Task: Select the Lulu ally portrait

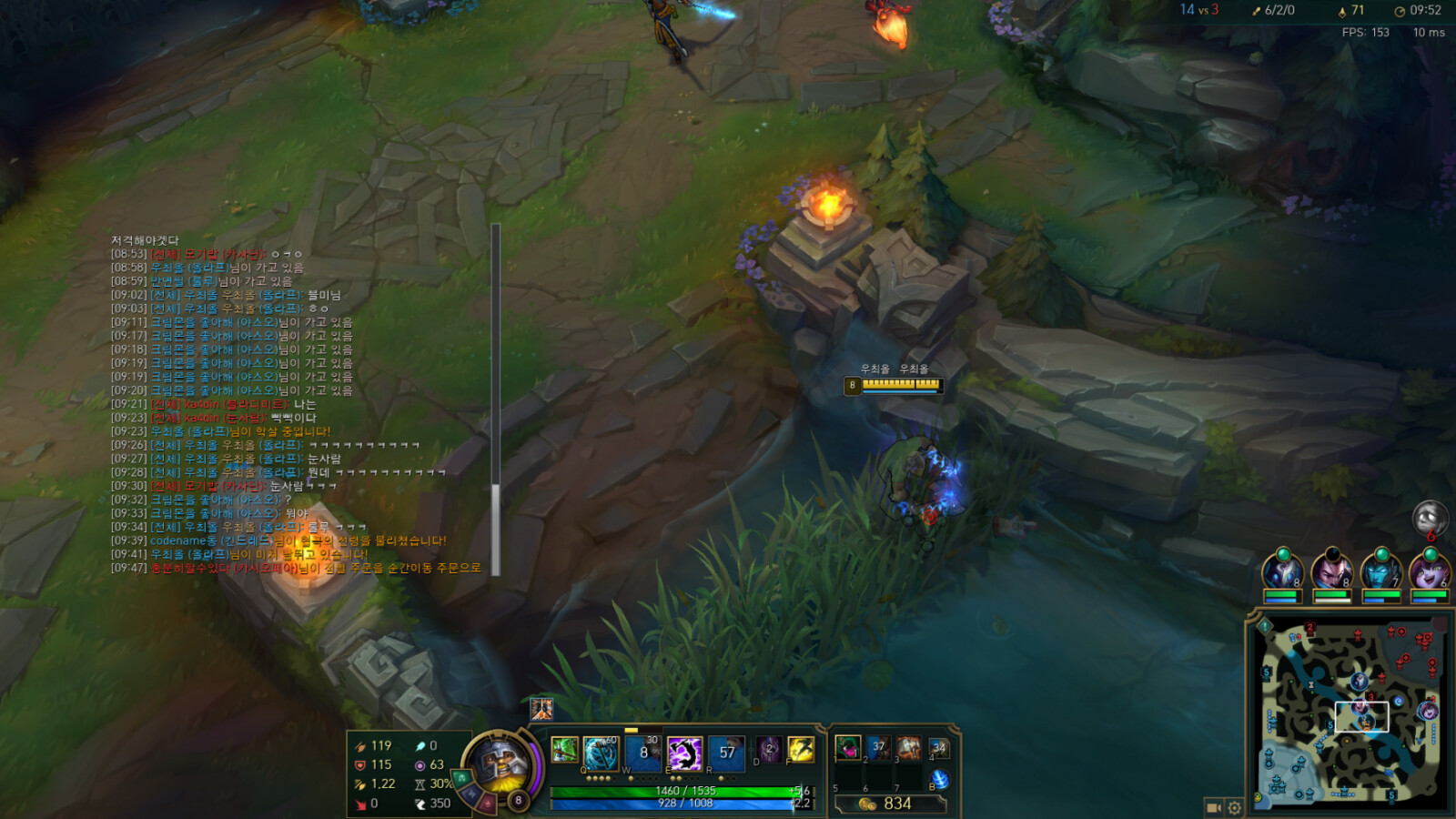Action: pos(1429,571)
